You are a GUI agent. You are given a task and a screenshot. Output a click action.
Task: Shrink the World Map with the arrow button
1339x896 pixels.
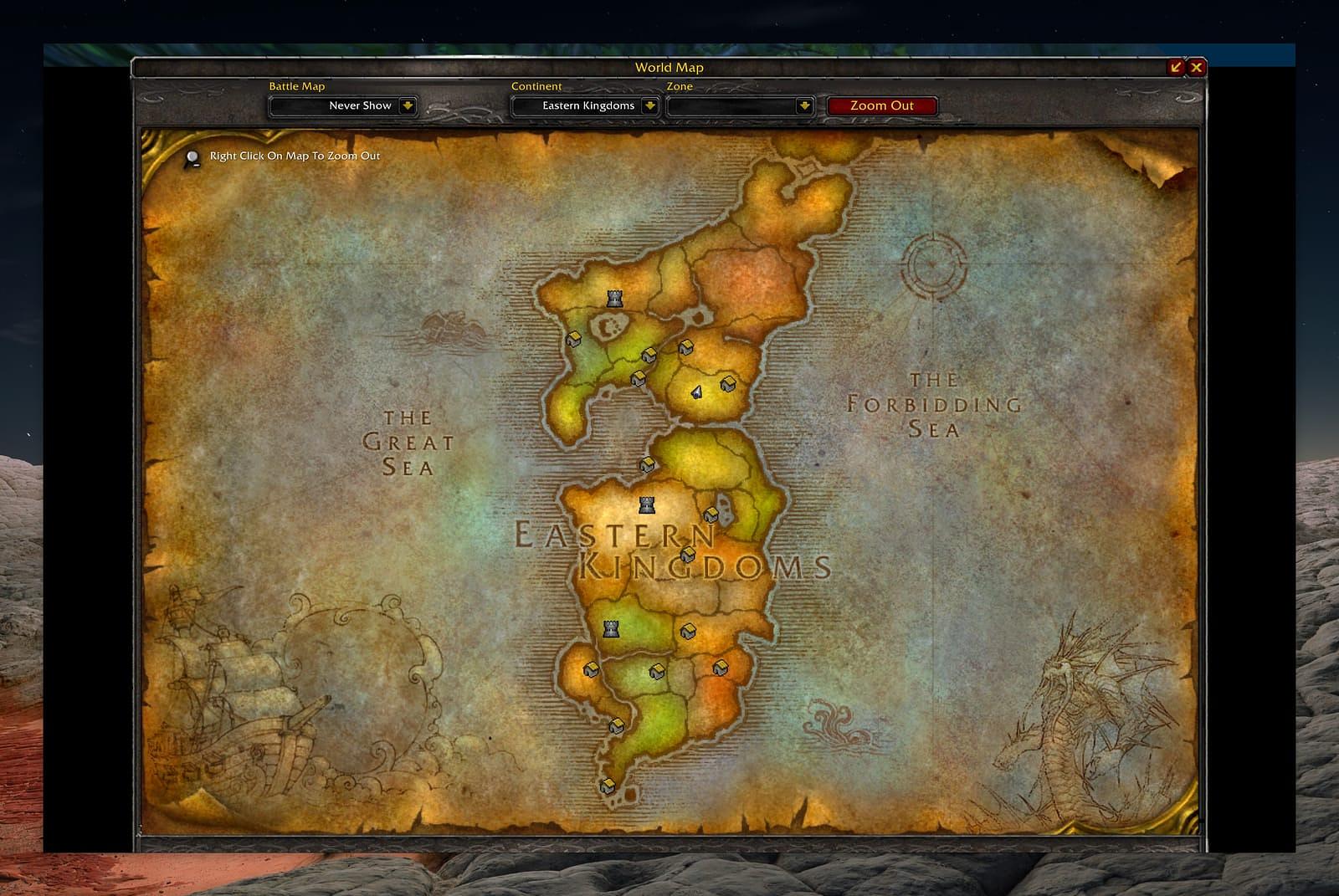pos(1177,67)
